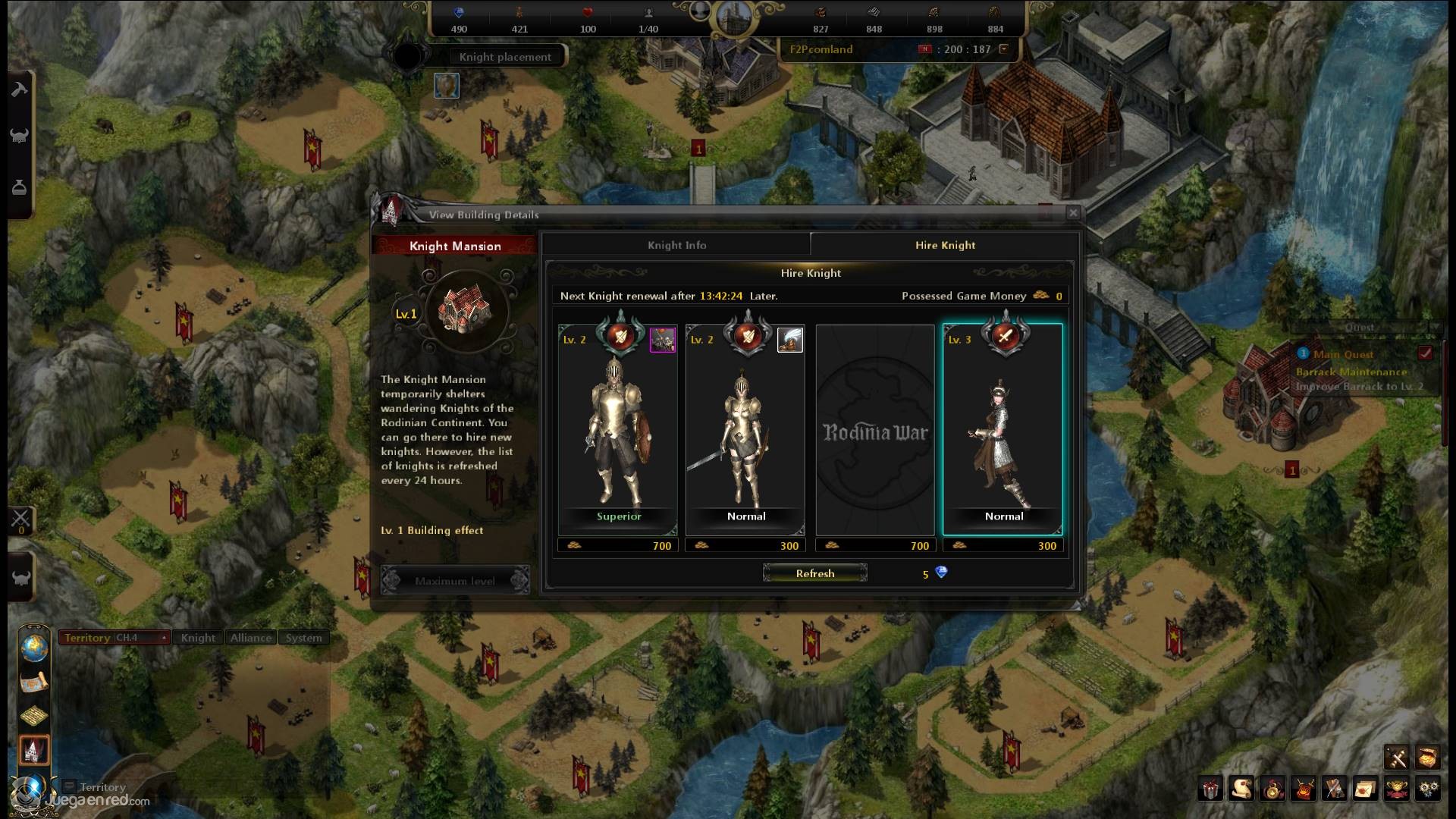Open the gold trophy ranking icon
The image size is (1456, 819).
click(x=1397, y=789)
